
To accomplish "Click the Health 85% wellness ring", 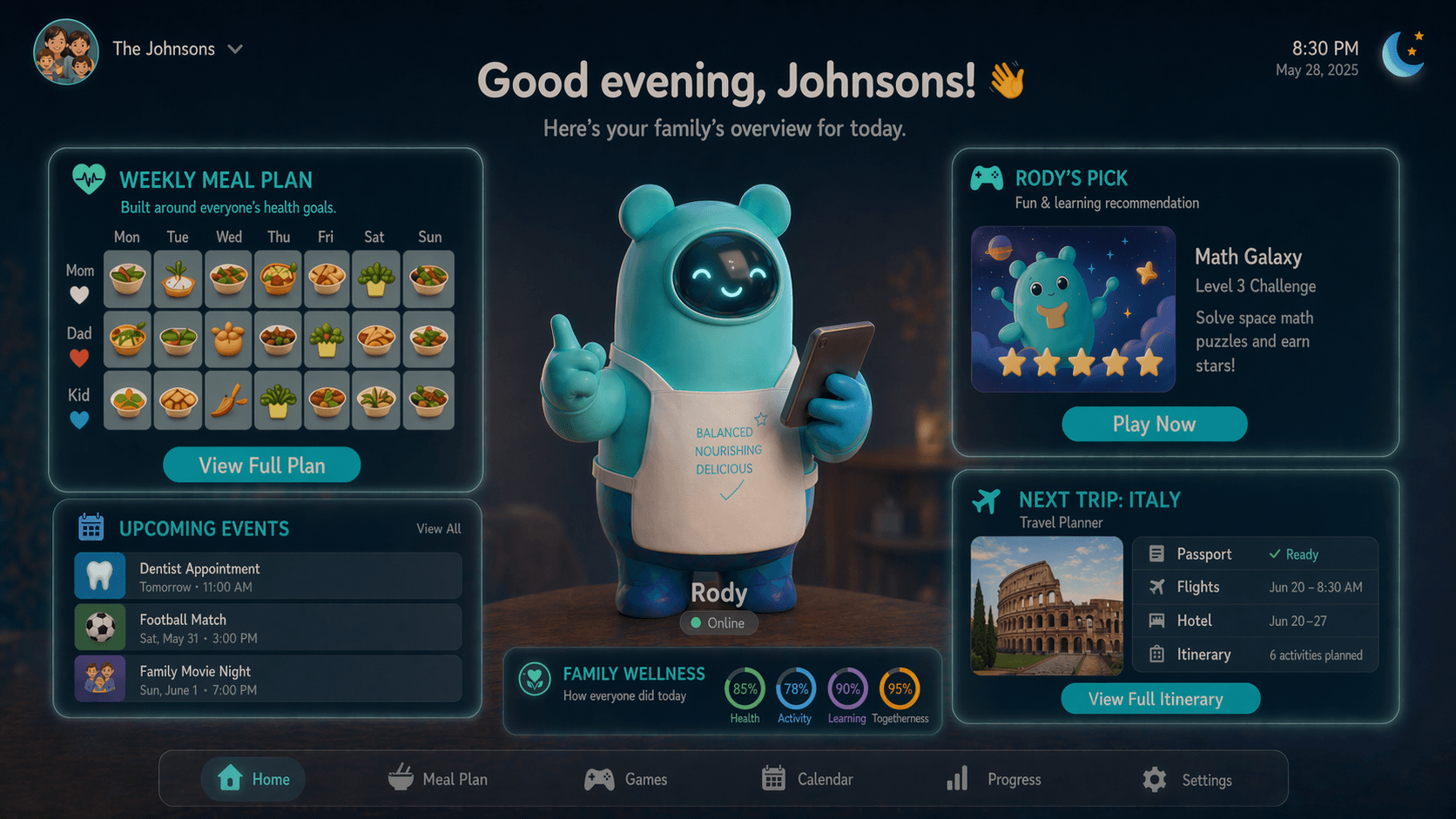I will pos(745,689).
